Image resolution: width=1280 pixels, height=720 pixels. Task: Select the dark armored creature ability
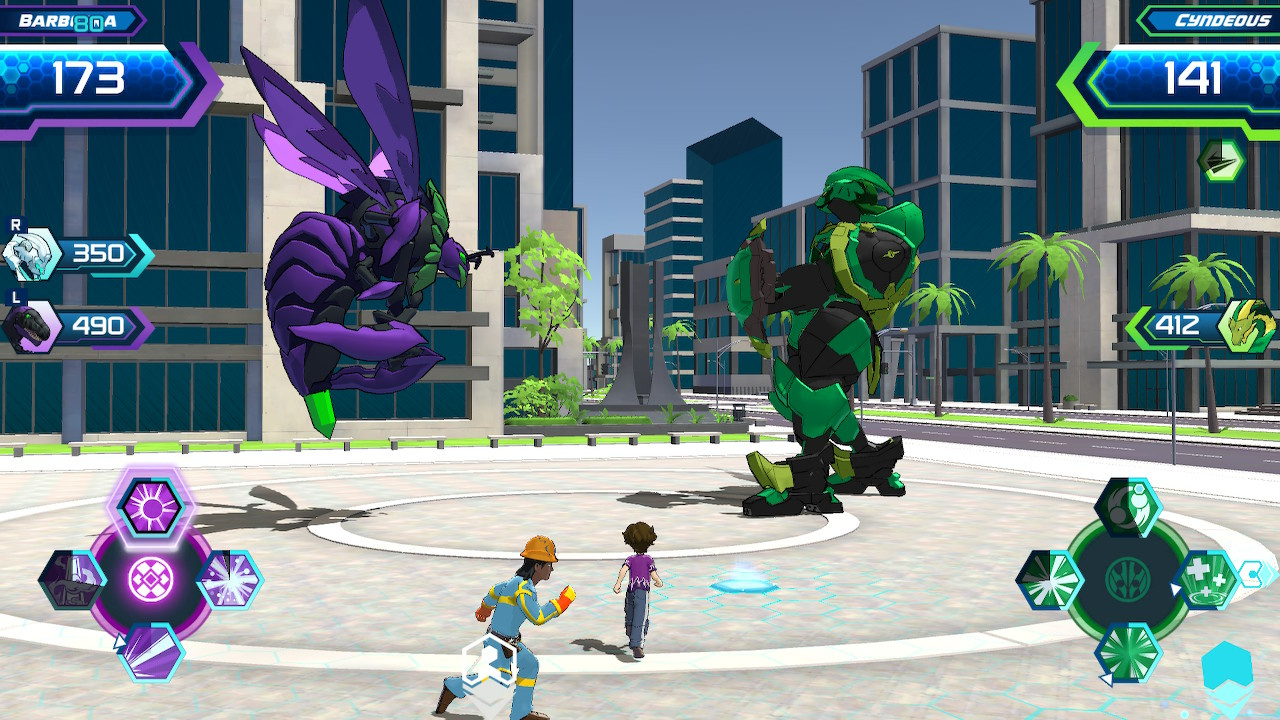(x=73, y=580)
